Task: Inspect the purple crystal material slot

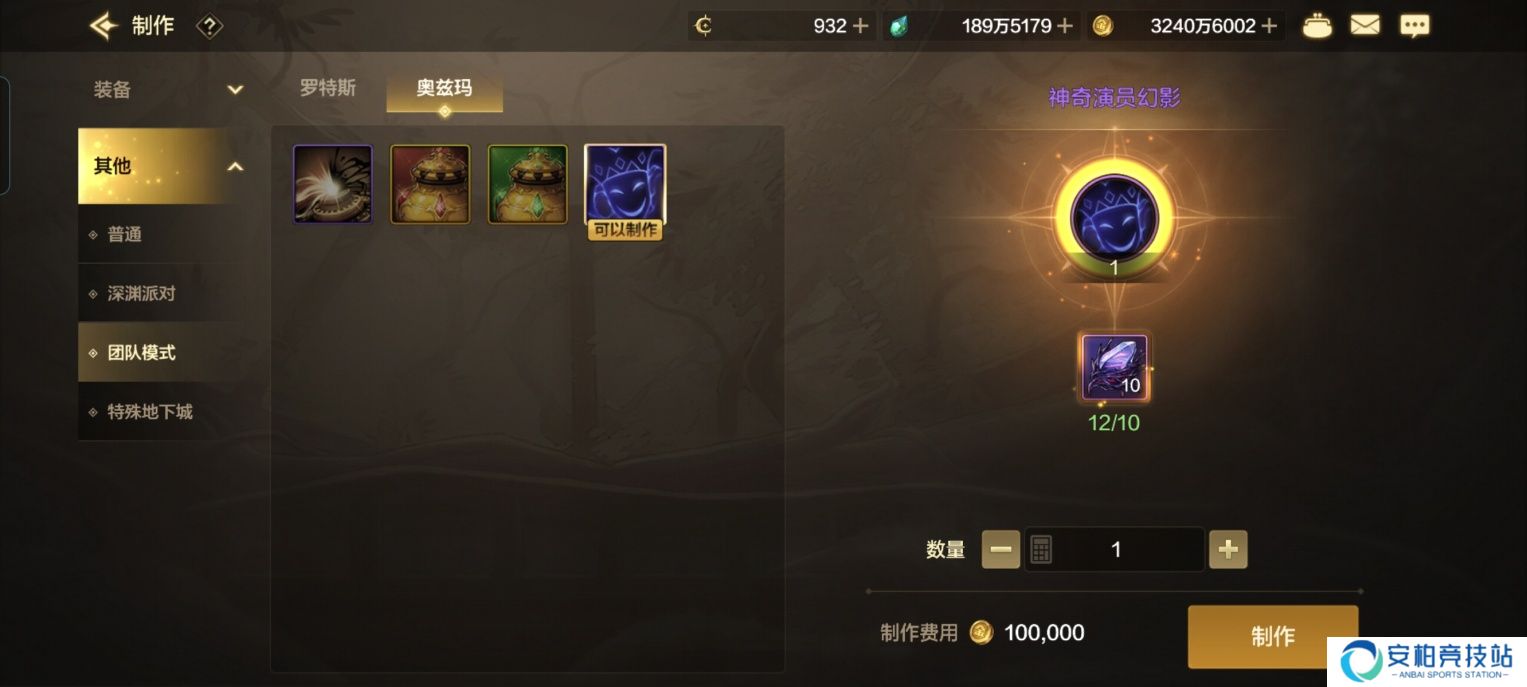Action: pos(1114,368)
